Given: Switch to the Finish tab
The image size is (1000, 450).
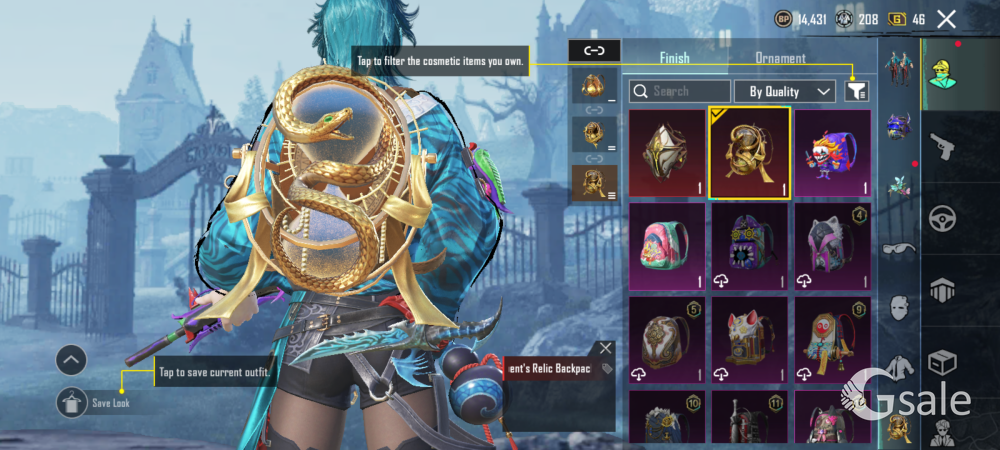Looking at the screenshot, I should 674,58.
